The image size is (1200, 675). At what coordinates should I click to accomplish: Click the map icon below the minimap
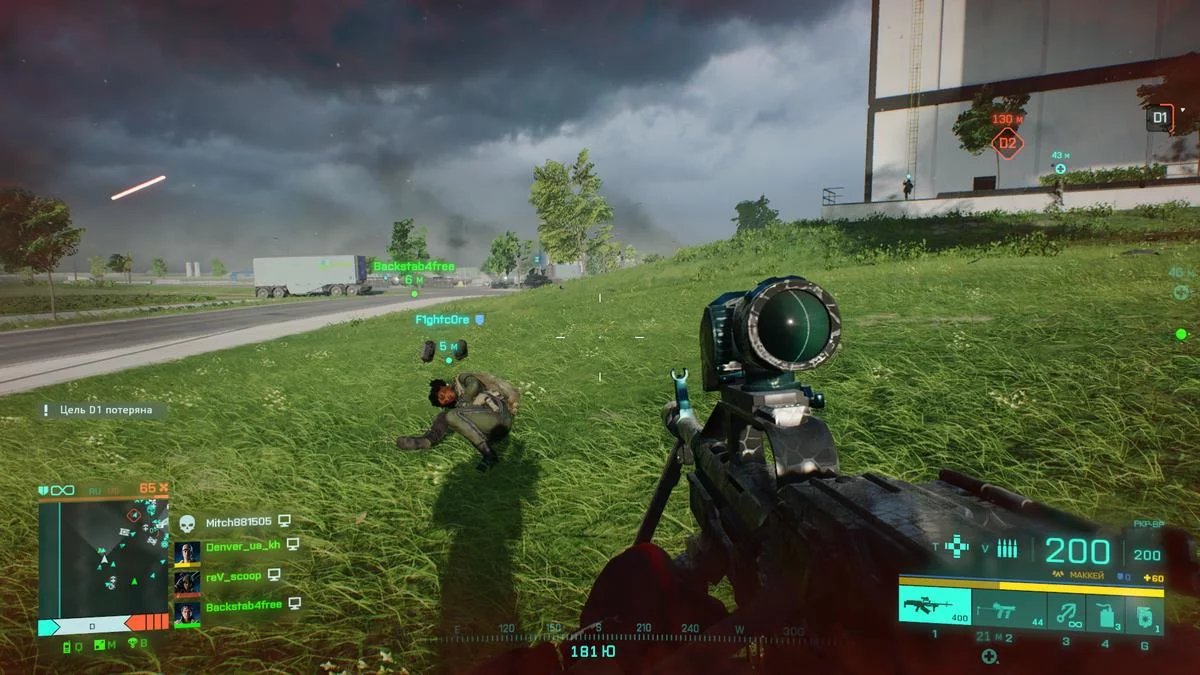tap(99, 644)
